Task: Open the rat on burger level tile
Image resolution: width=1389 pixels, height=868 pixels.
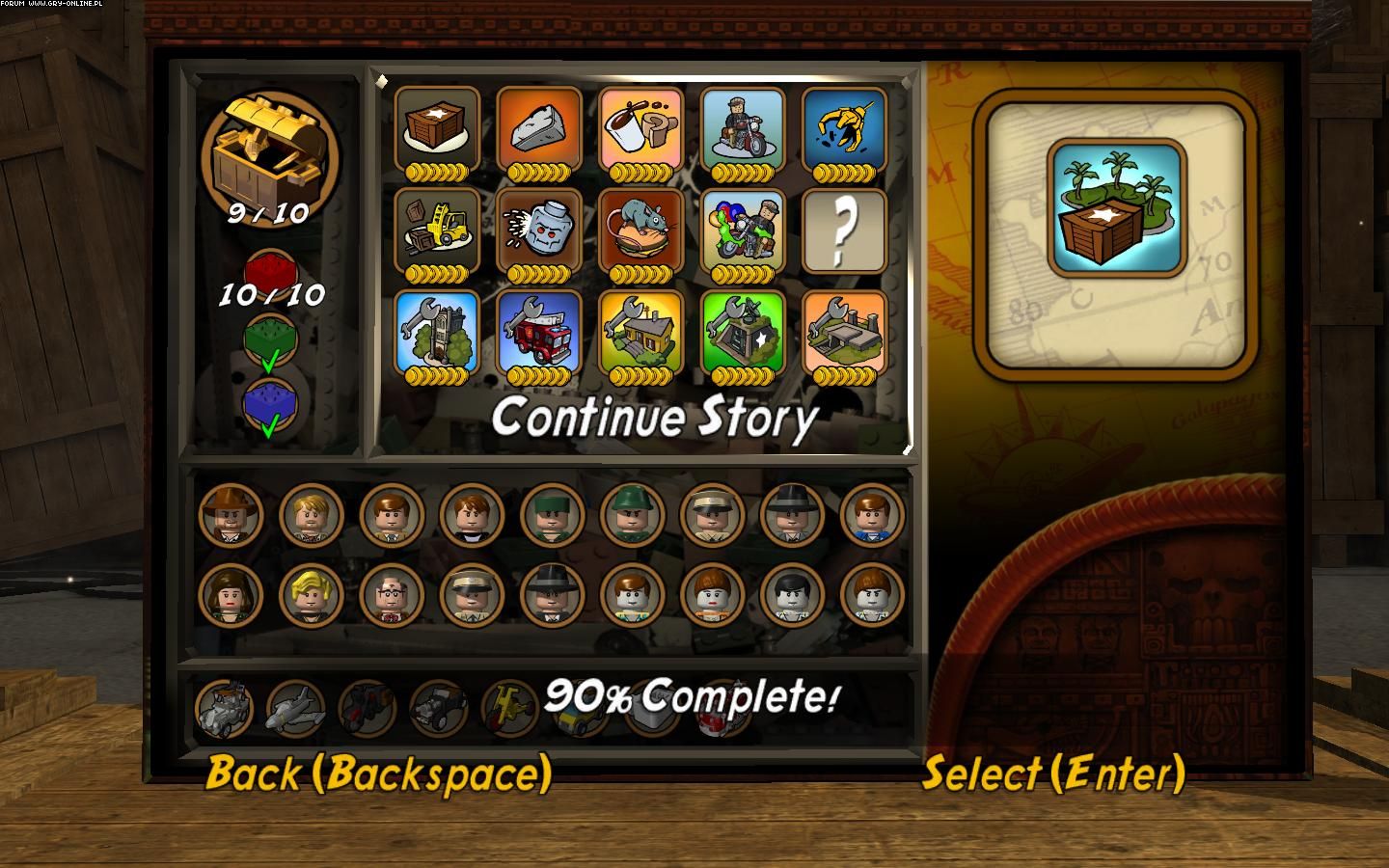Action: [641, 230]
